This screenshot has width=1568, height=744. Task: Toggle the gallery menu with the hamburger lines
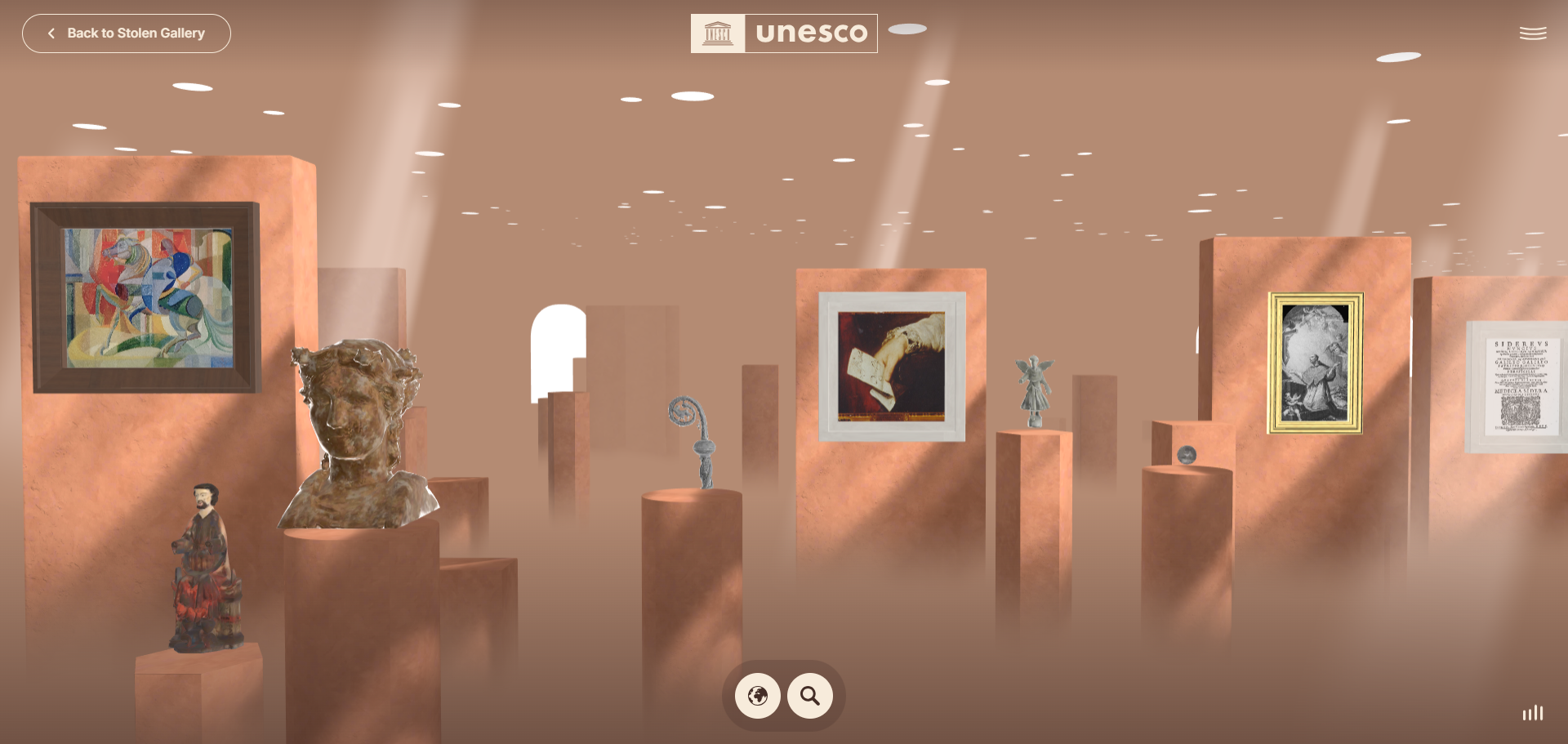[x=1533, y=33]
